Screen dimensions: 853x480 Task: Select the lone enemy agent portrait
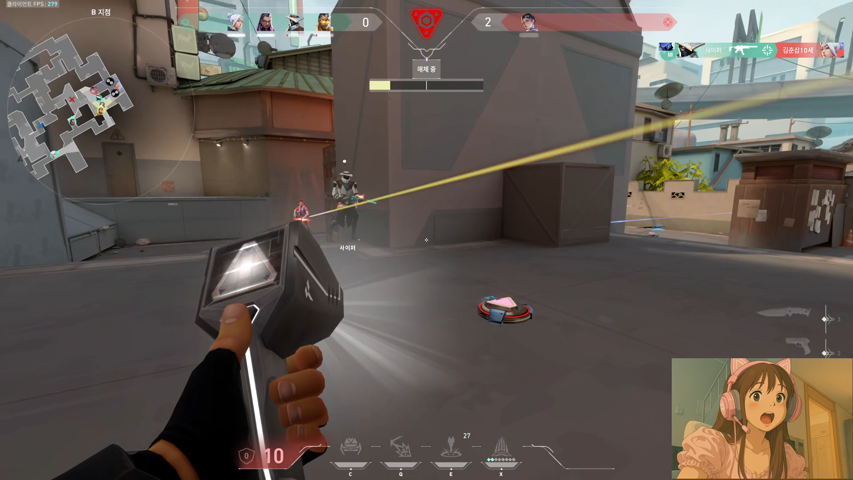coord(529,23)
